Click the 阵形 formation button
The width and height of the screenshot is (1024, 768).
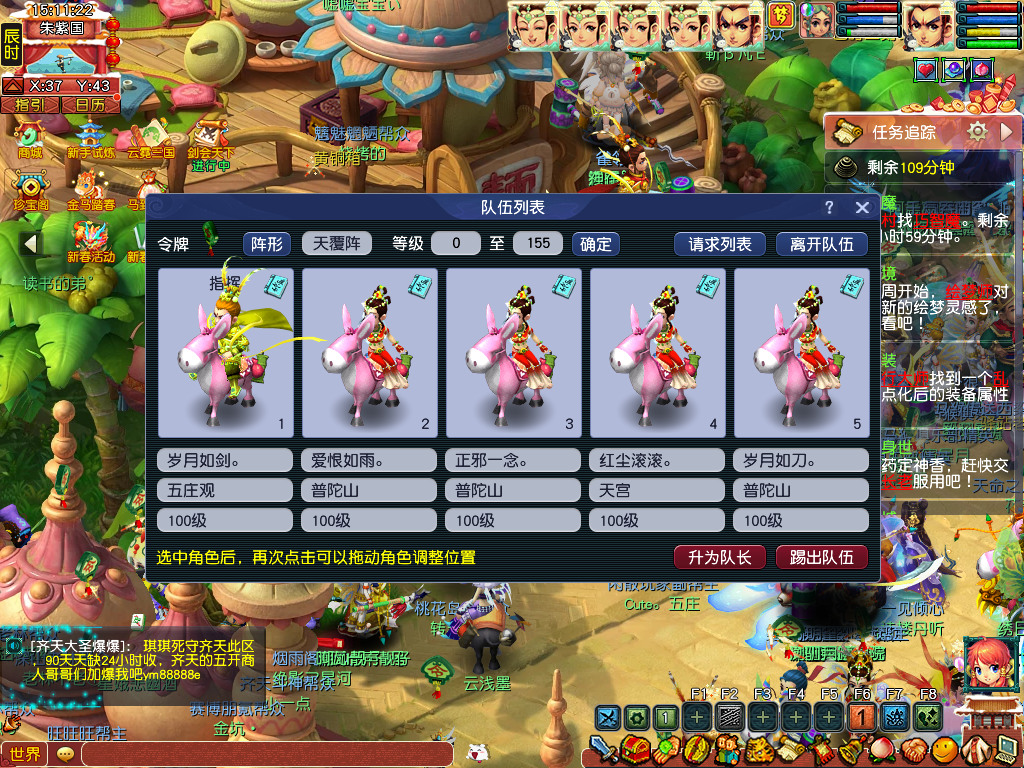[267, 243]
